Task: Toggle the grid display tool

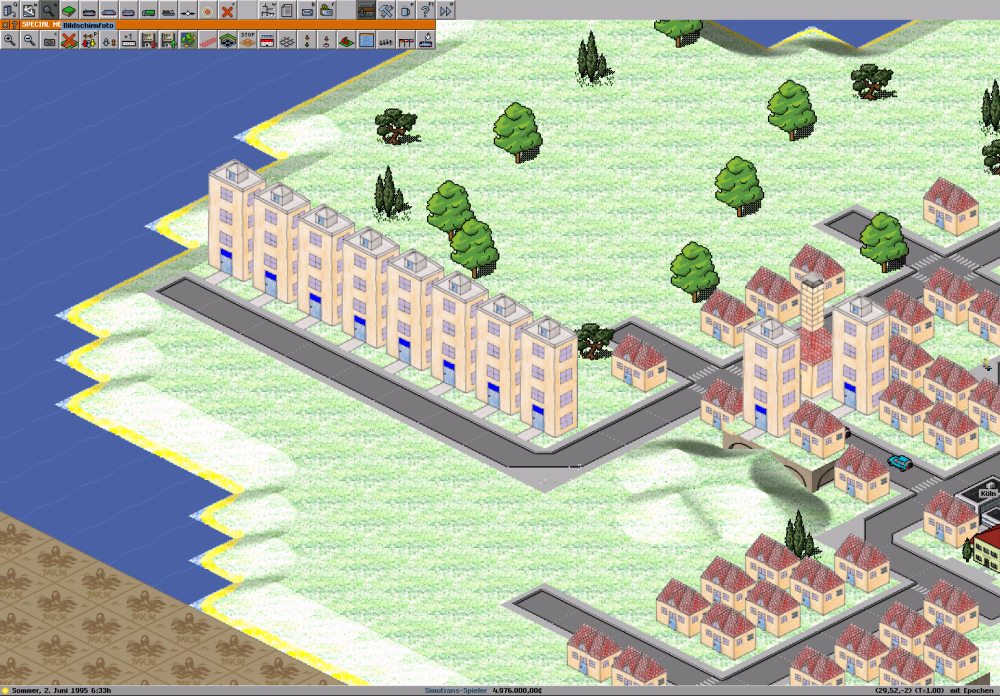Action: point(287,40)
